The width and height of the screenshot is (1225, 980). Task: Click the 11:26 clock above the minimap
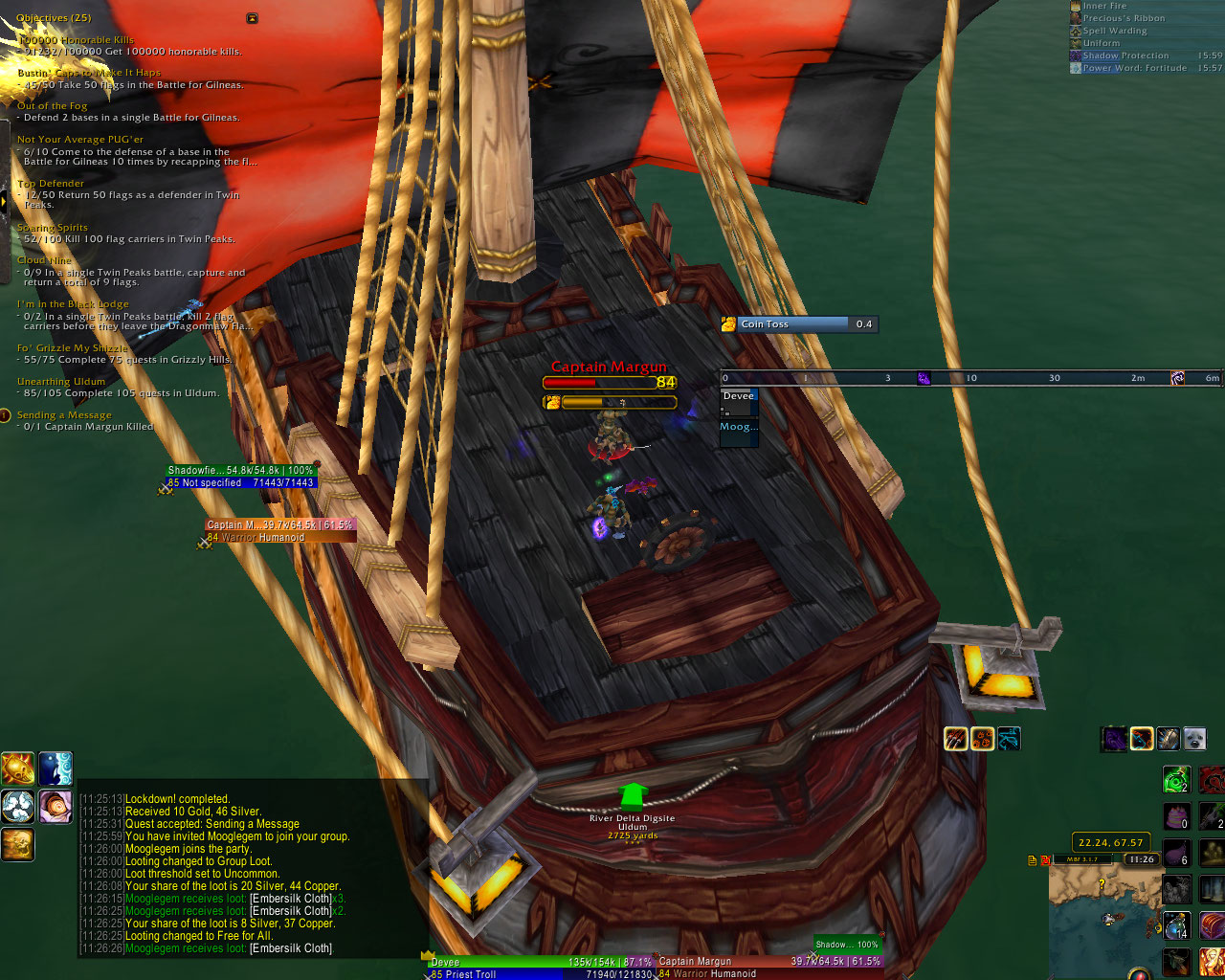pos(1141,859)
